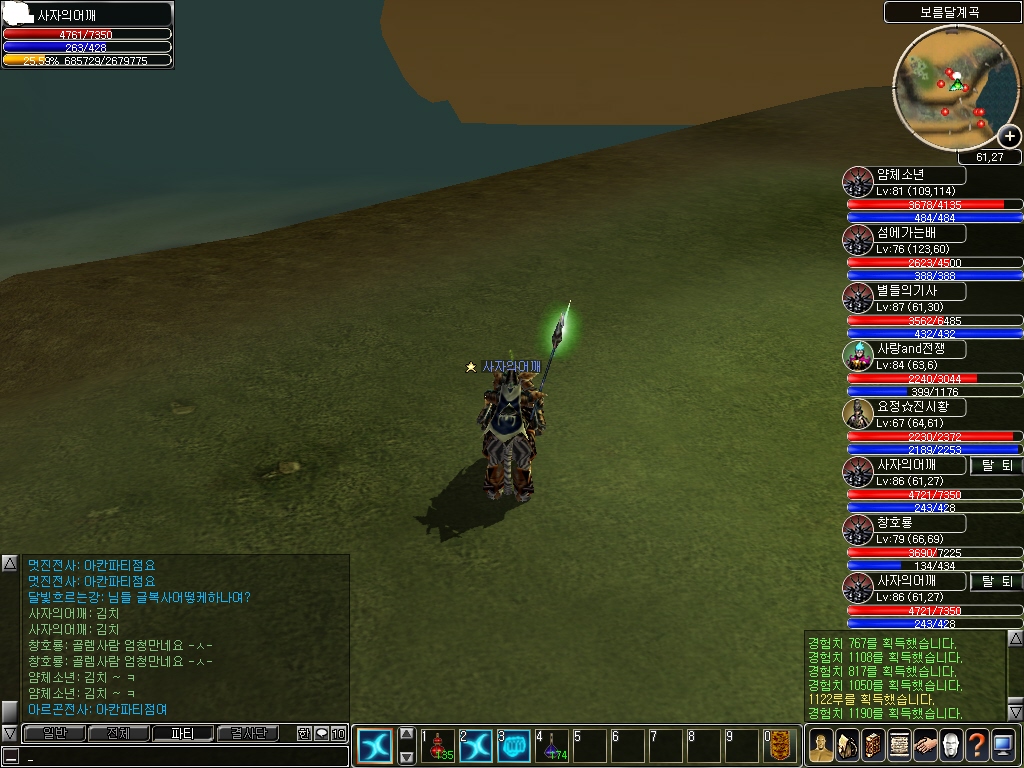Select the 파티 chat tab
The width and height of the screenshot is (1024, 768).
[x=183, y=733]
